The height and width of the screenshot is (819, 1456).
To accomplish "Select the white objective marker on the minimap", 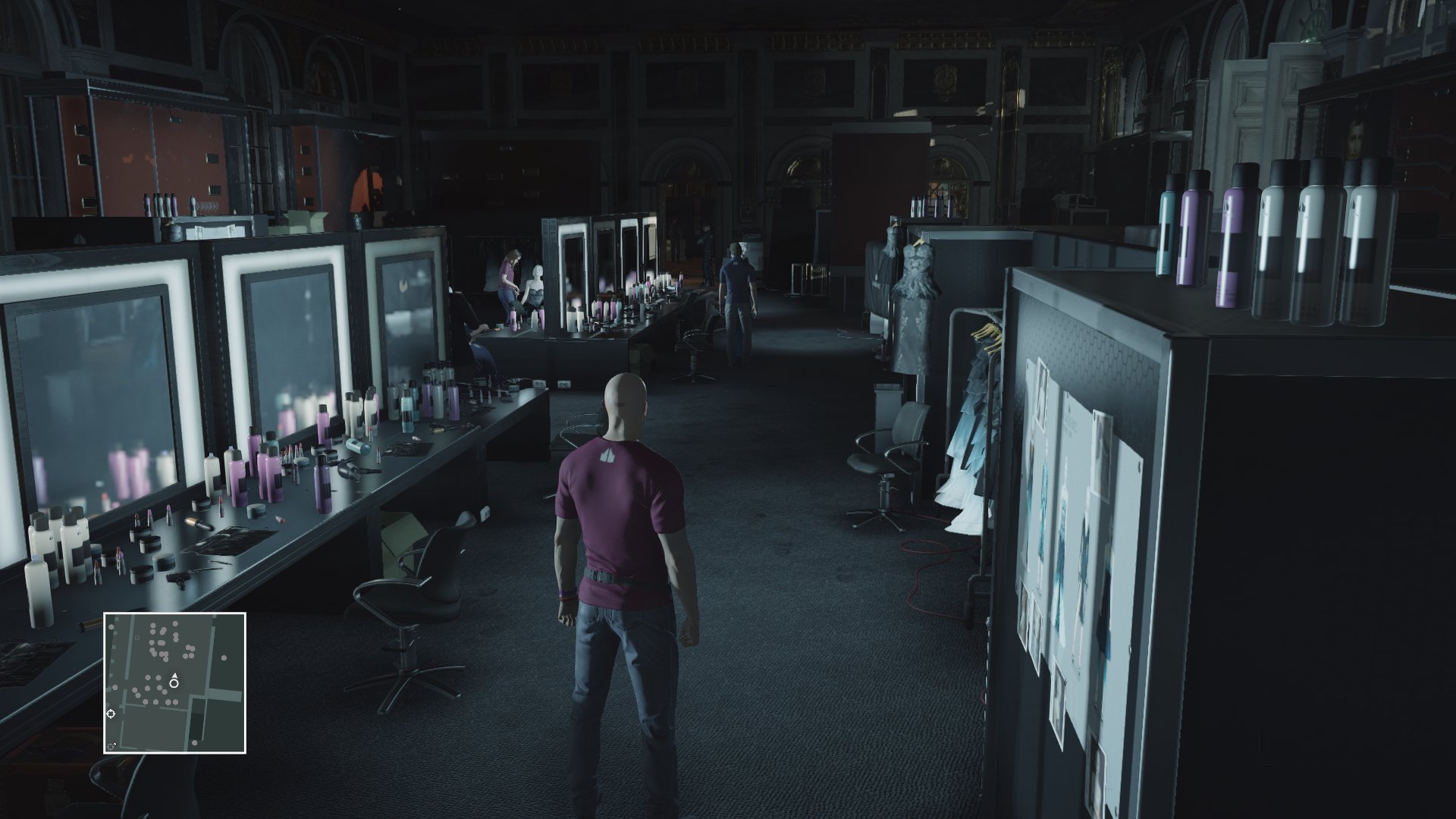I will click(x=111, y=714).
